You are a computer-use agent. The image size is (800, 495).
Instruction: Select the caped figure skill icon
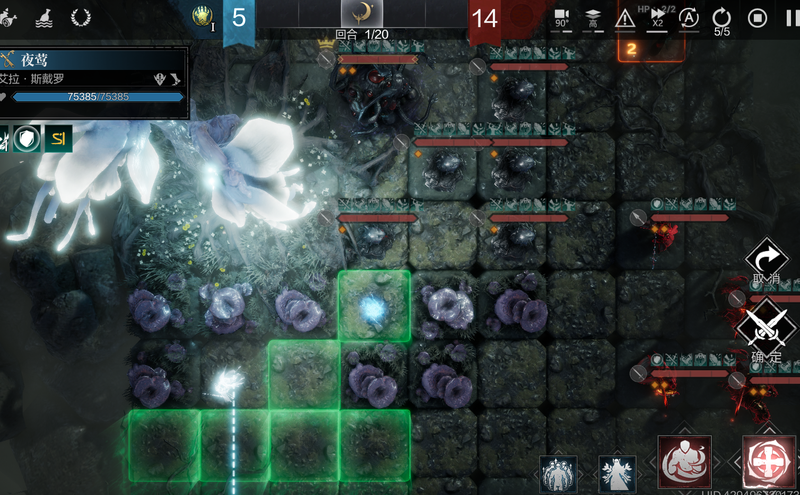pos(617,474)
